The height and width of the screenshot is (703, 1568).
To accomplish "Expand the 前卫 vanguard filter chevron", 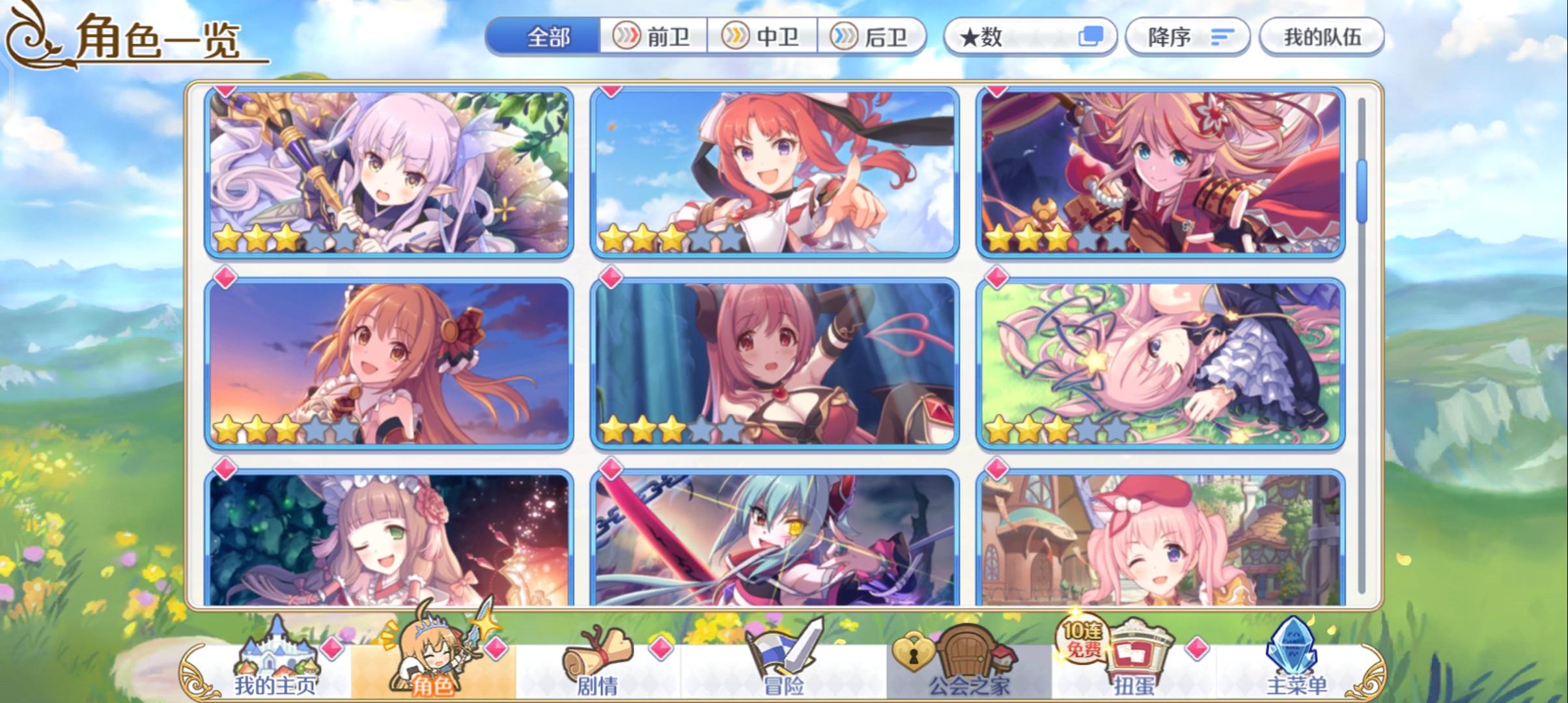I will (627, 37).
